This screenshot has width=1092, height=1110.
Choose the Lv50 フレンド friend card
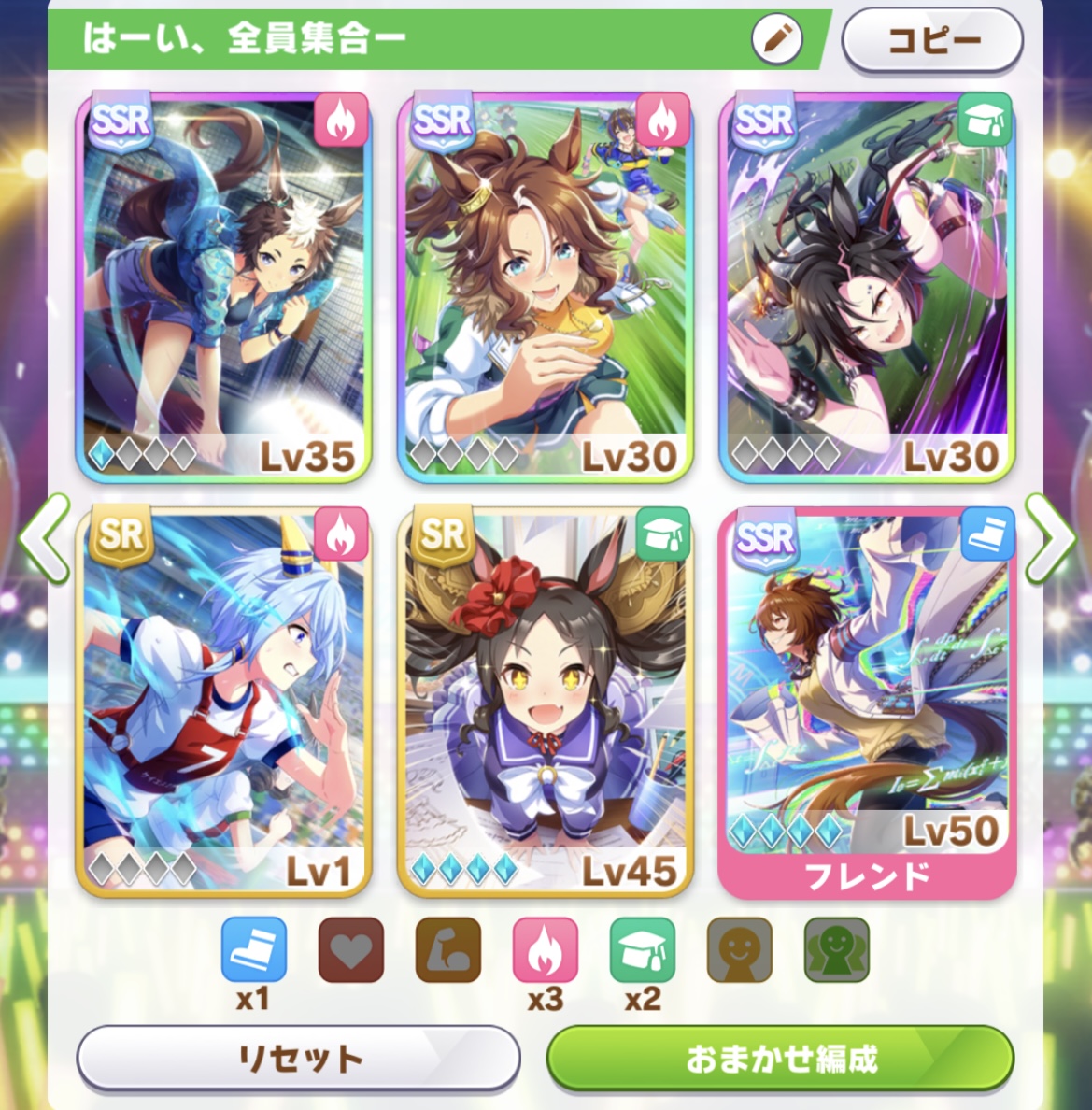click(x=866, y=703)
